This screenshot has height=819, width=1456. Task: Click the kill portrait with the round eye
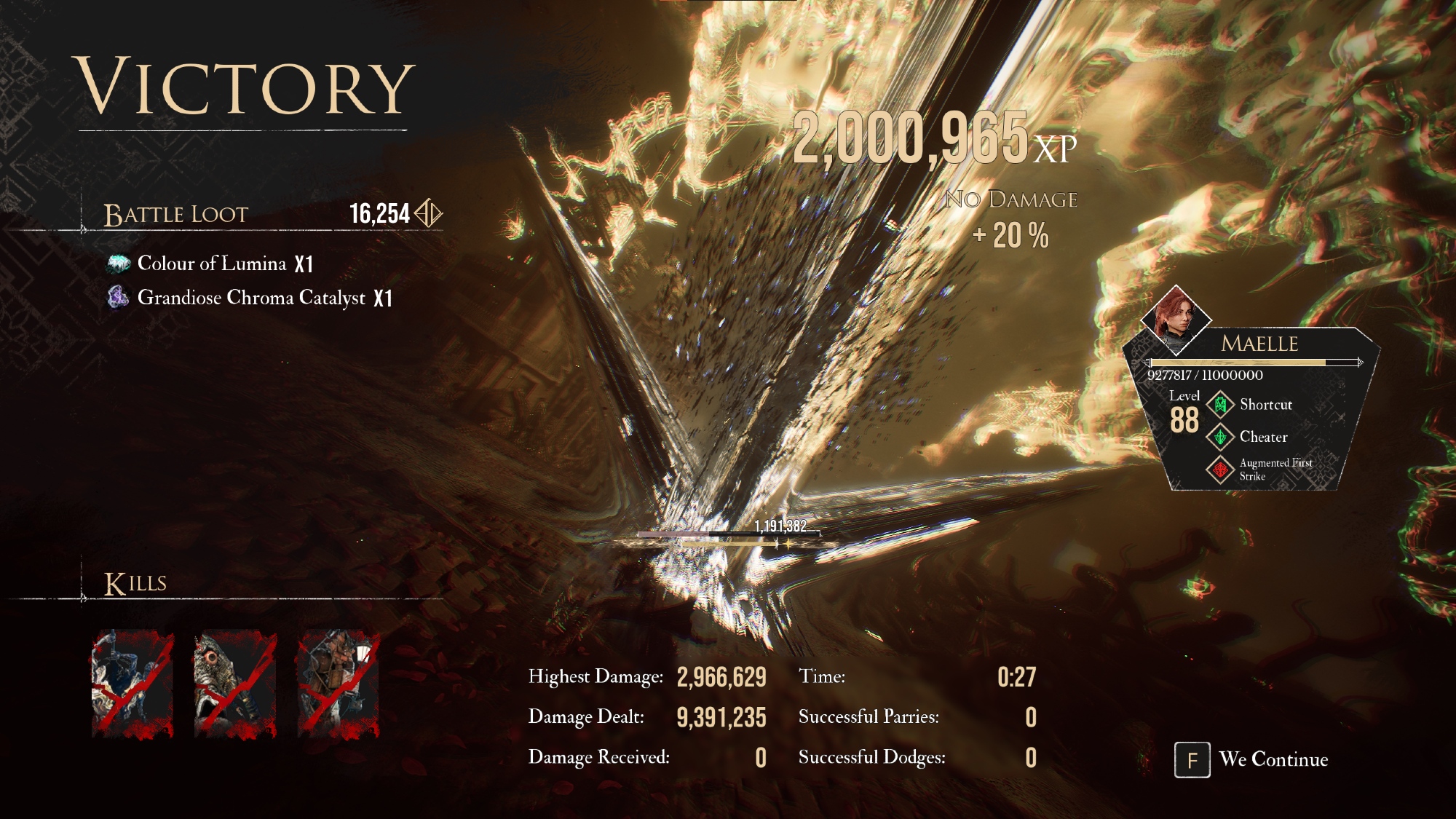pos(234,684)
